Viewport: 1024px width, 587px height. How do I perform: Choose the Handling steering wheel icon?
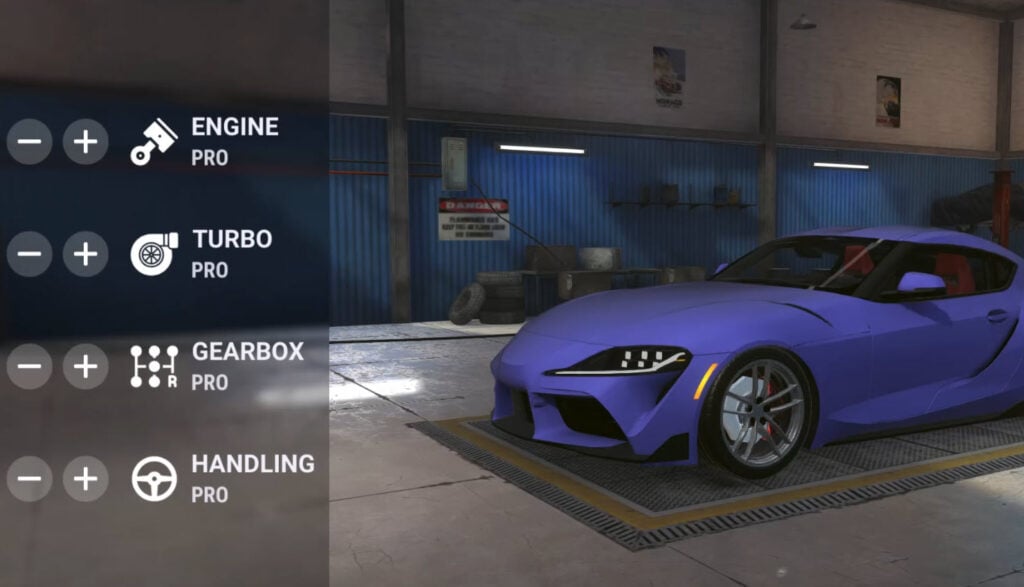pyautogui.click(x=154, y=479)
